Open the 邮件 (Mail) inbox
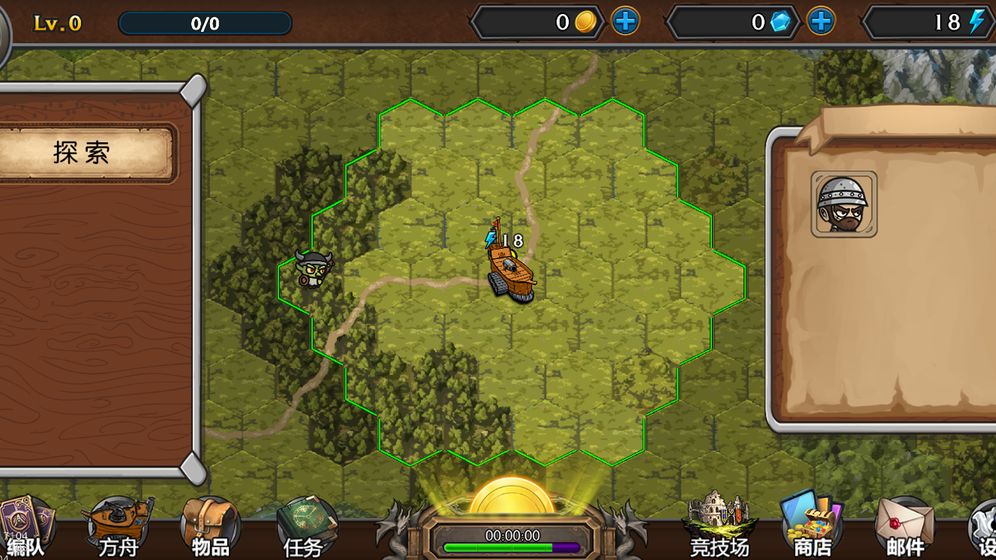Image resolution: width=996 pixels, height=560 pixels. (905, 526)
